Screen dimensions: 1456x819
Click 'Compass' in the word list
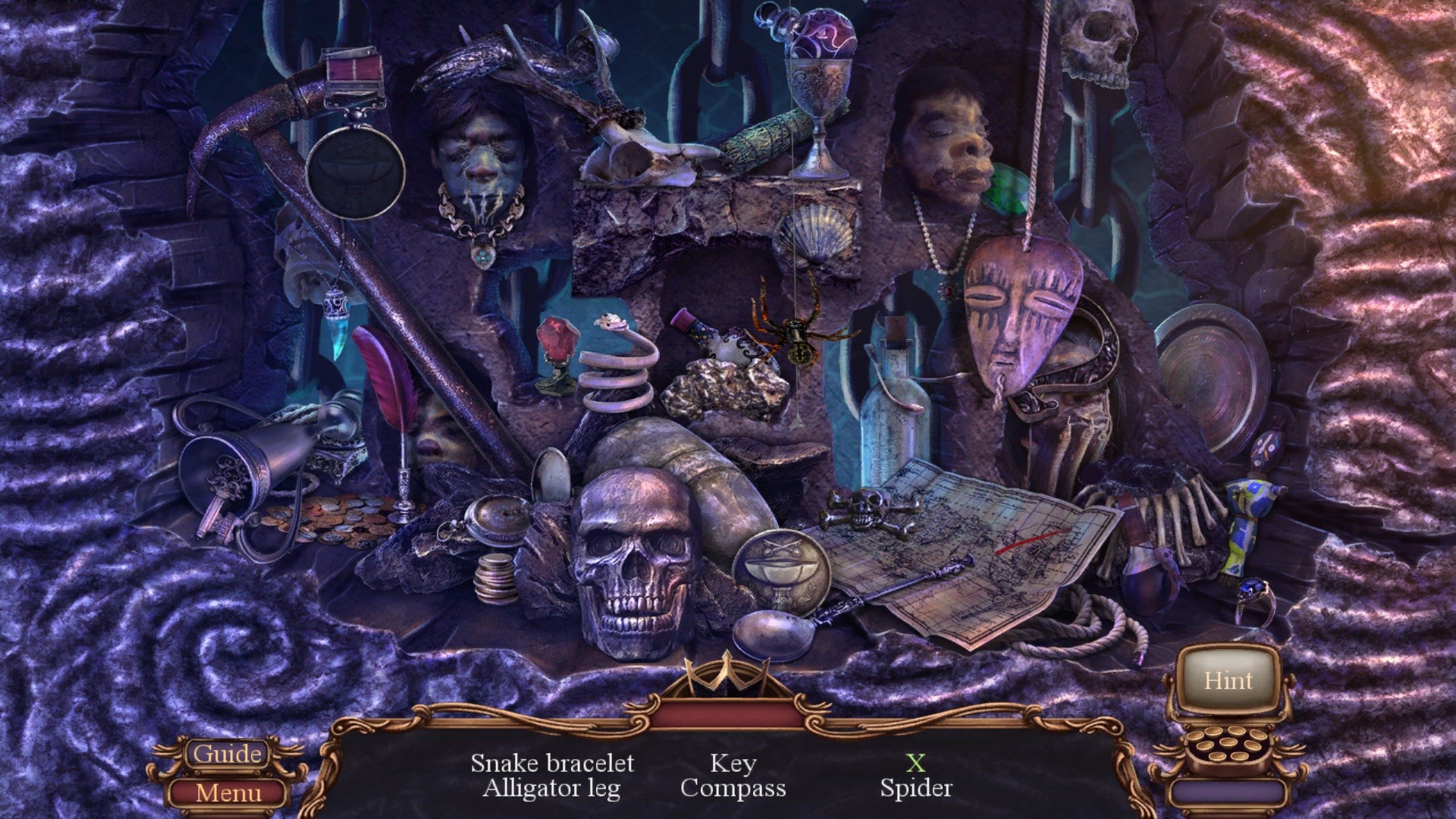pos(733,788)
